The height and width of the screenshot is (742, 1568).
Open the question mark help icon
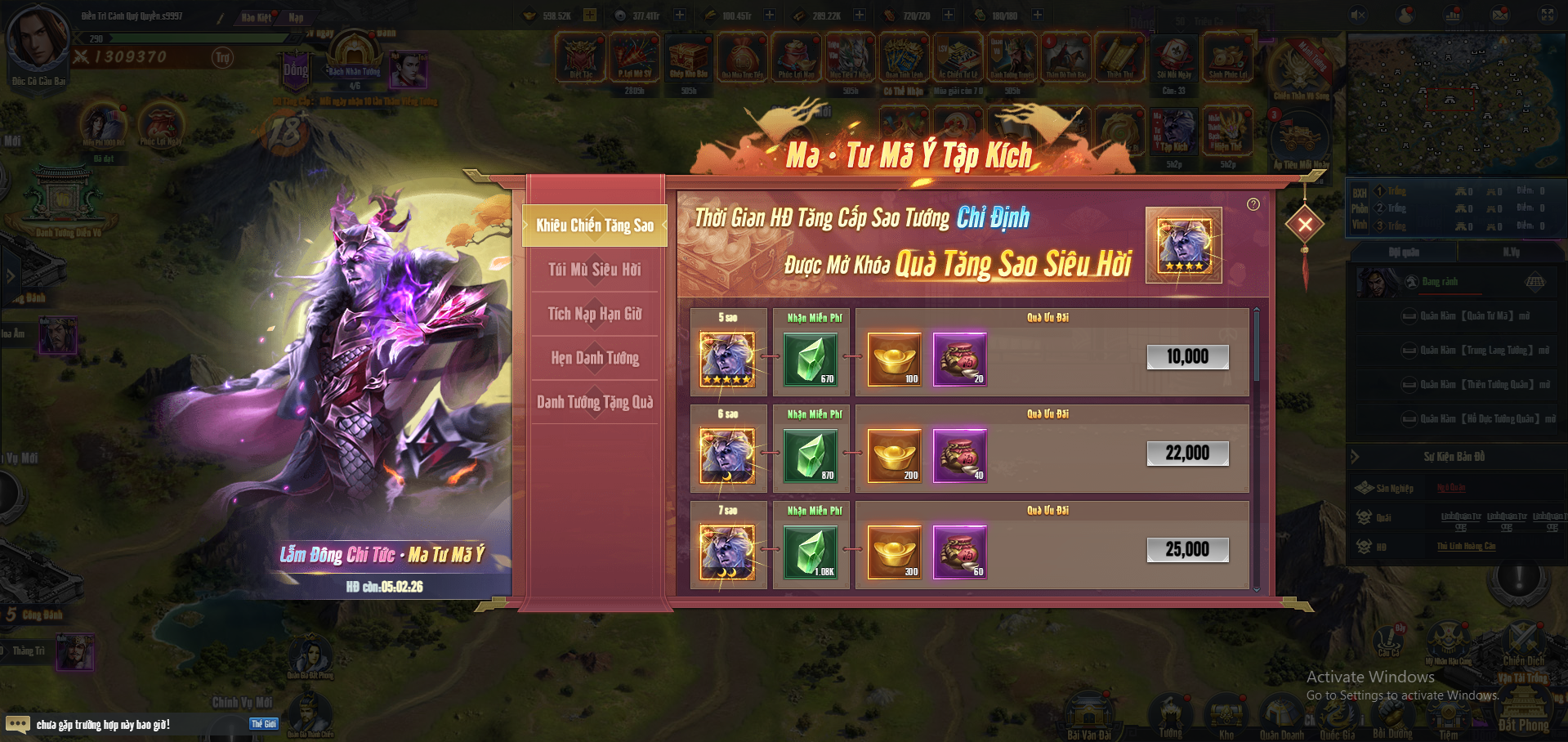[1253, 204]
